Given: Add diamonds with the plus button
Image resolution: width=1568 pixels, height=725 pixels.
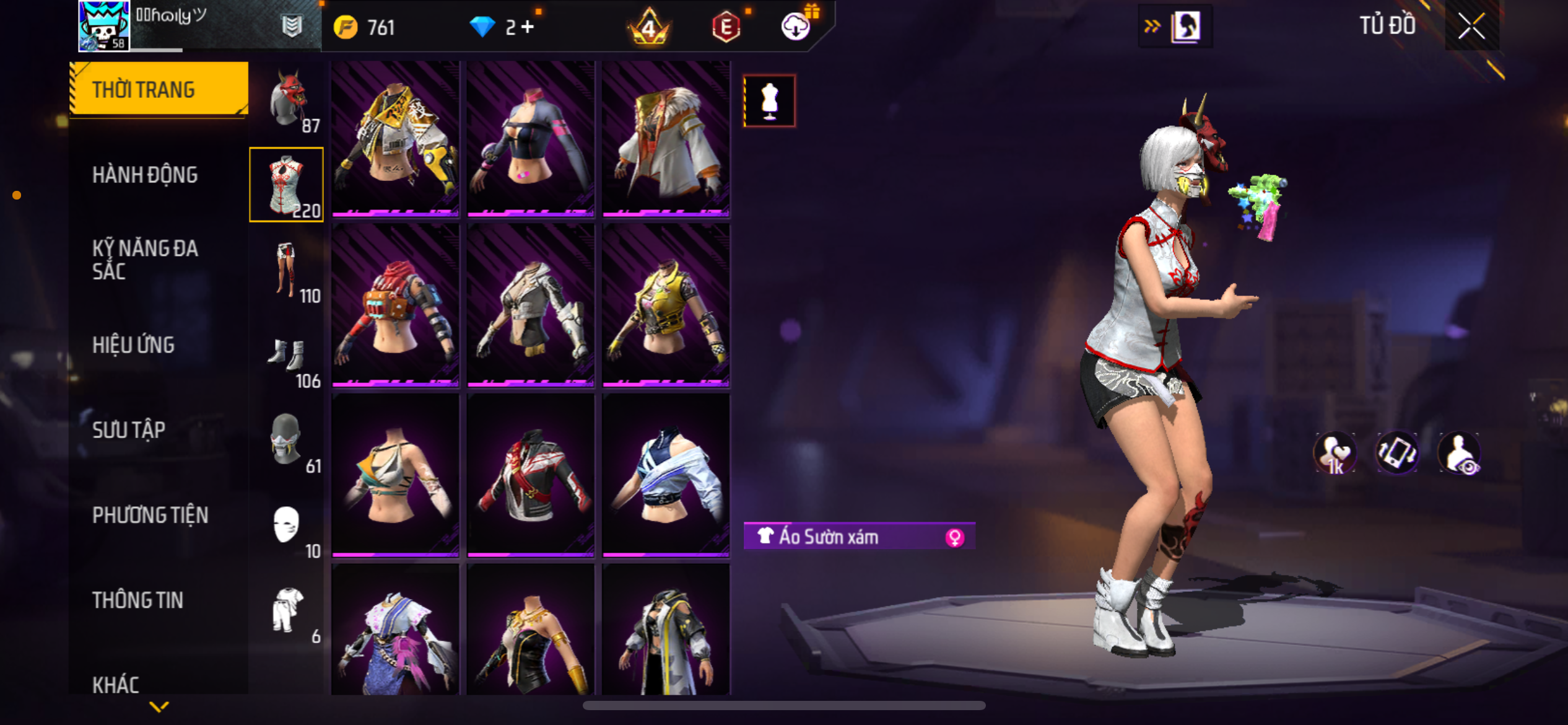Looking at the screenshot, I should click(528, 27).
